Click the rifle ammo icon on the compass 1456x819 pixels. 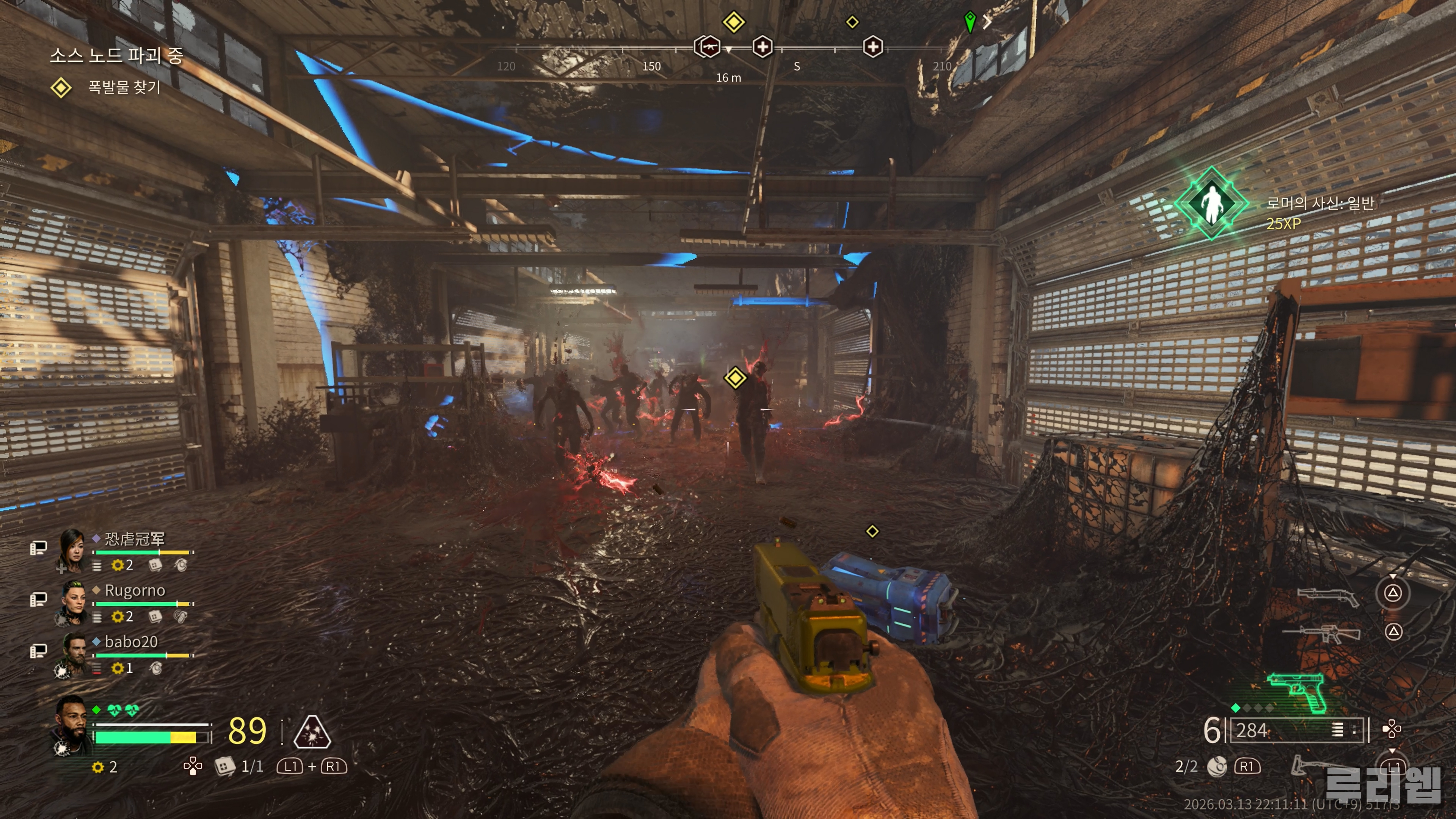(x=707, y=47)
